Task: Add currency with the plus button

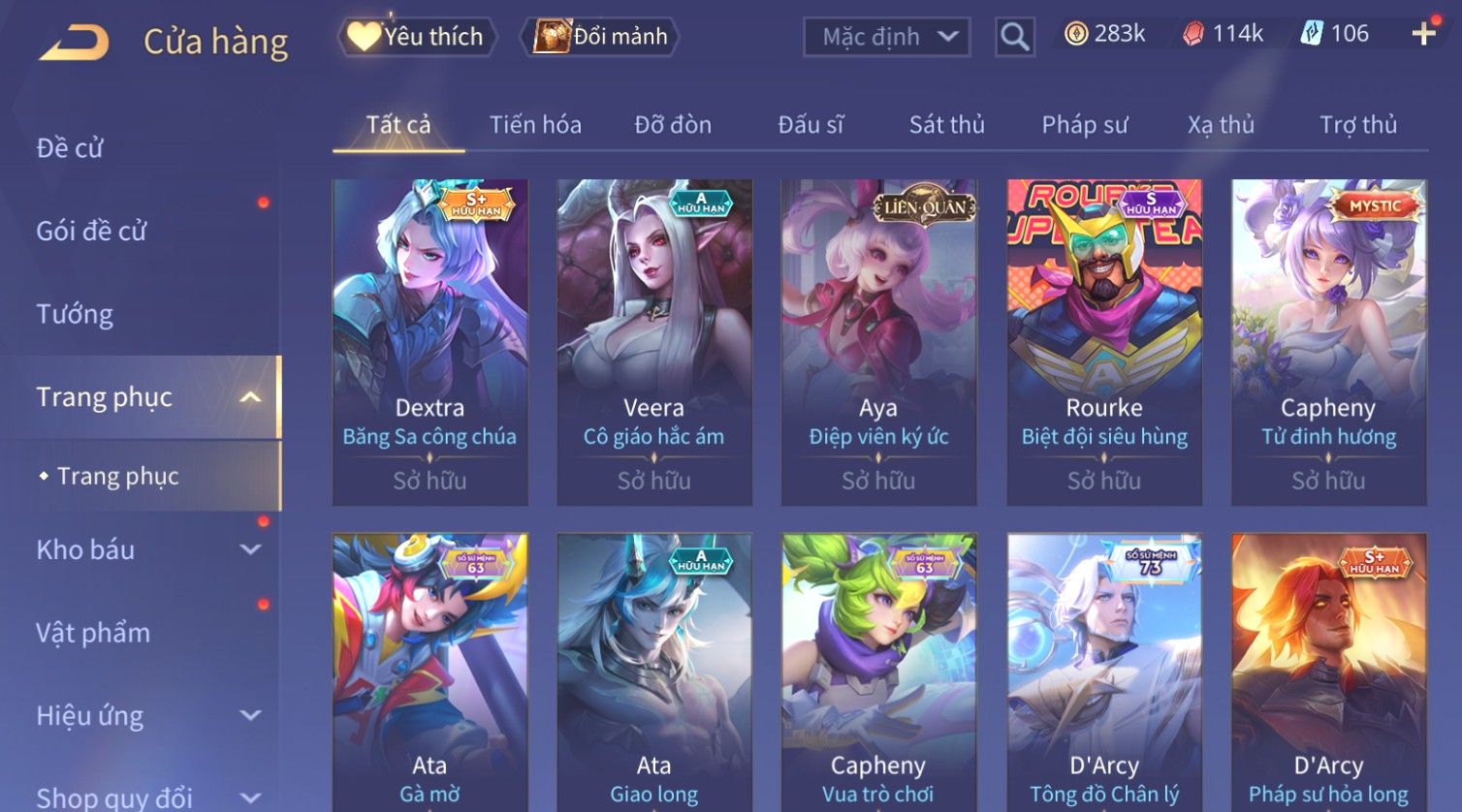Action: (x=1423, y=35)
